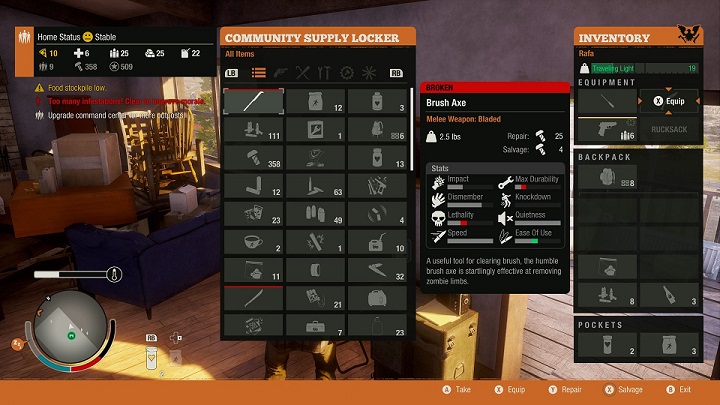The height and width of the screenshot is (405, 720).
Task: Choose the gas can stack of 10
Action: pos(378,242)
